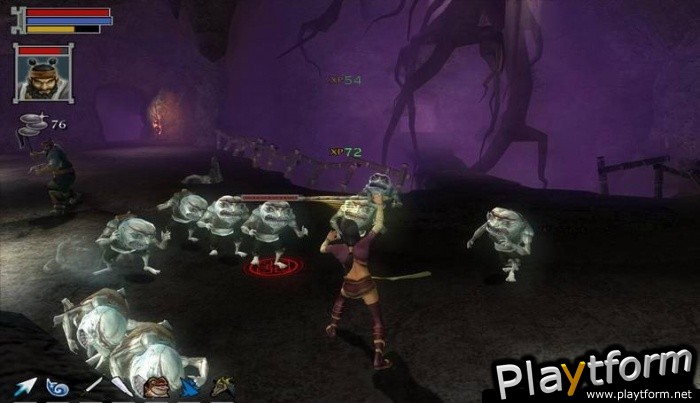Select the blue crystal style icon
This screenshot has width=700, height=403.
pos(189,386)
